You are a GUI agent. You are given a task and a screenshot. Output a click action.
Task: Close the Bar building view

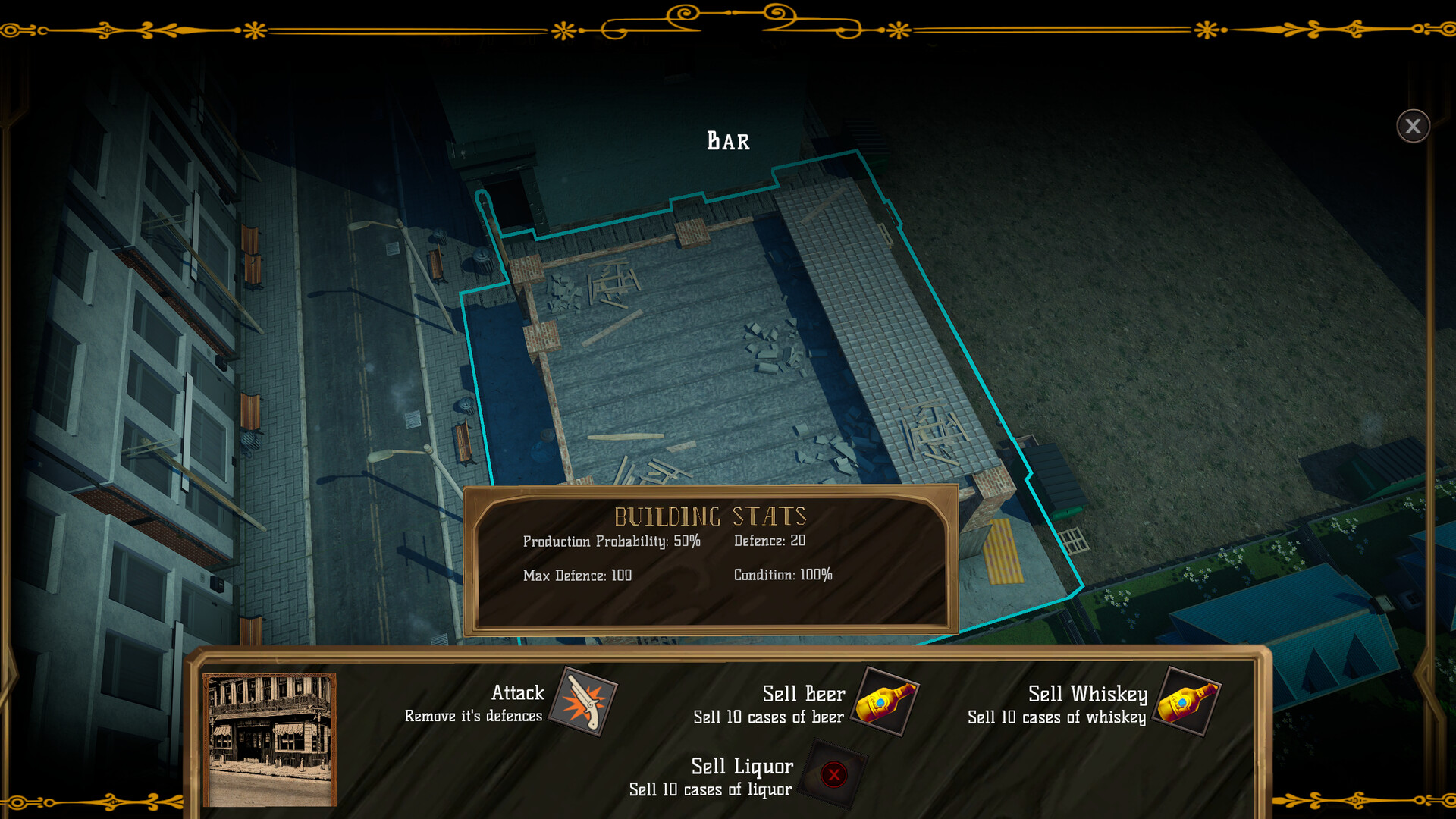[x=1413, y=126]
